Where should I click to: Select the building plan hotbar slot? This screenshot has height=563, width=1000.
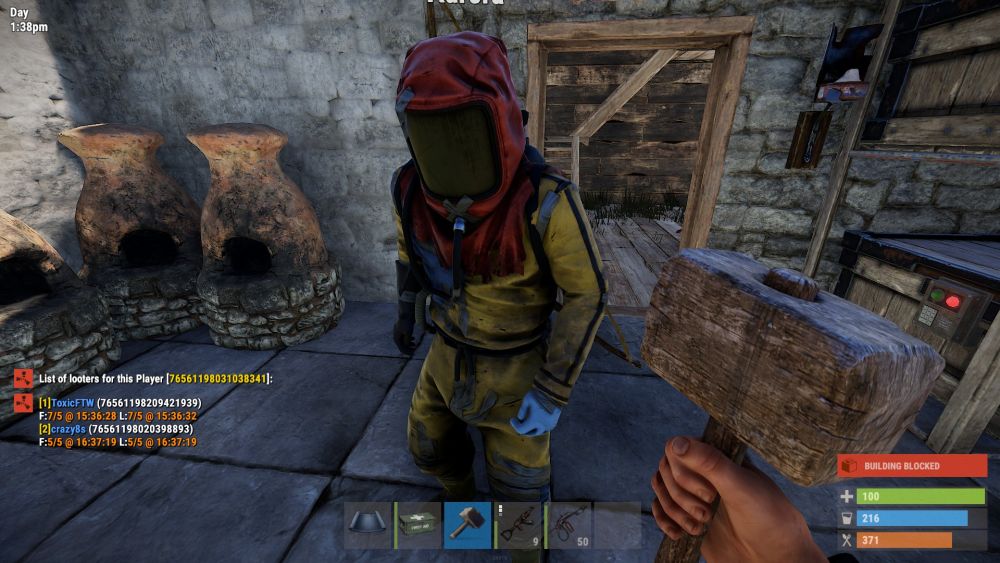pyautogui.click(x=367, y=525)
